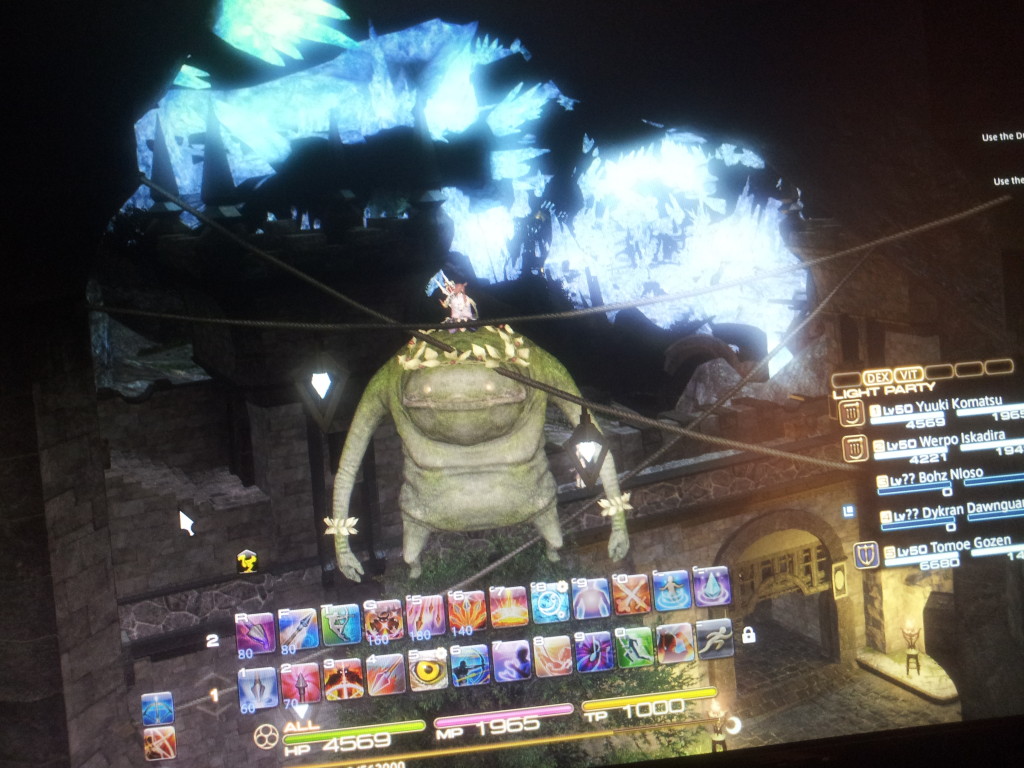1024x768 pixels.
Task: Activate the purple arrowhead ability costing 80
Action: pyautogui.click(x=254, y=634)
